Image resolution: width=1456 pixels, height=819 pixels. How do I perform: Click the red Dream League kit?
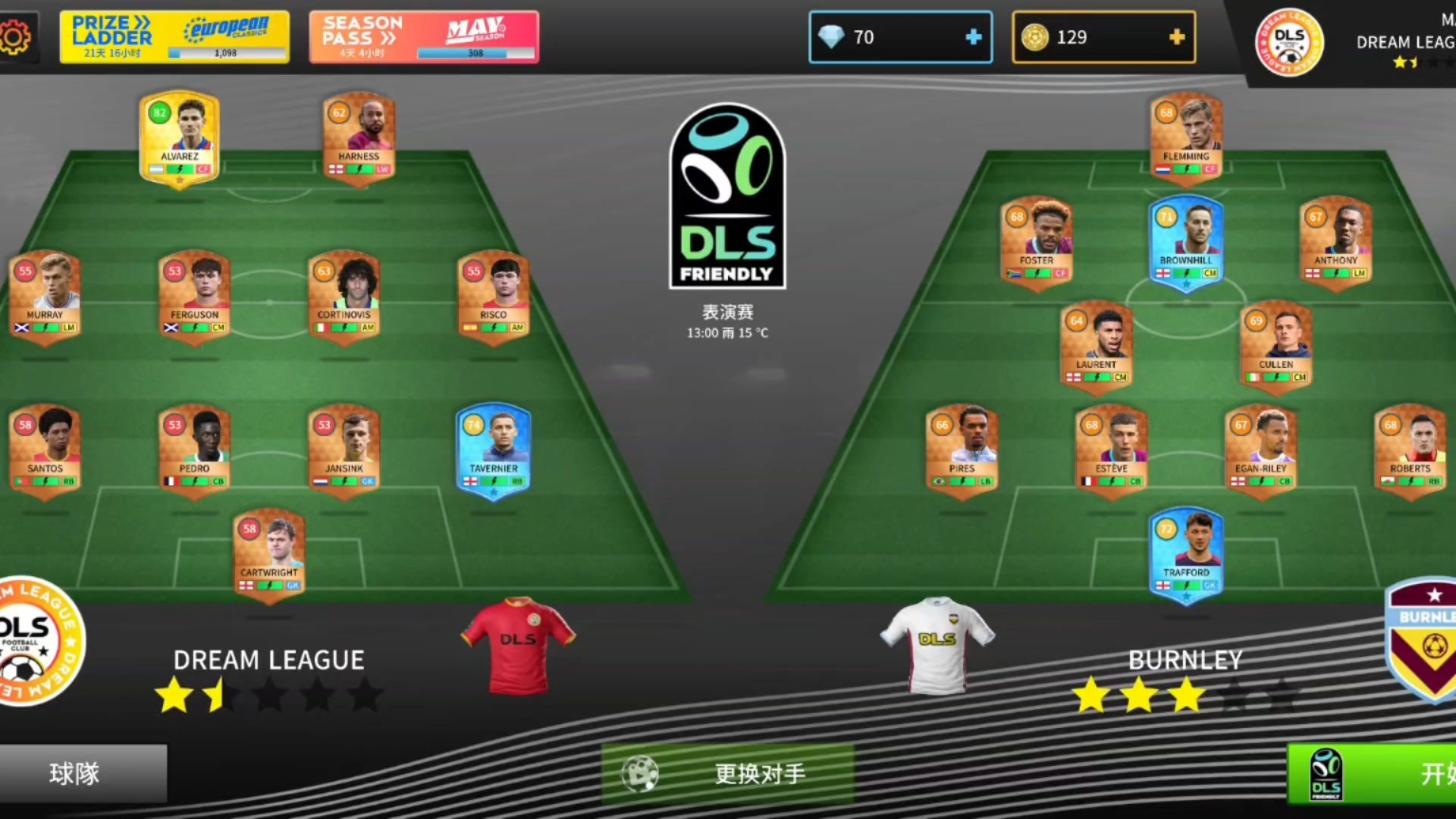pyautogui.click(x=518, y=645)
